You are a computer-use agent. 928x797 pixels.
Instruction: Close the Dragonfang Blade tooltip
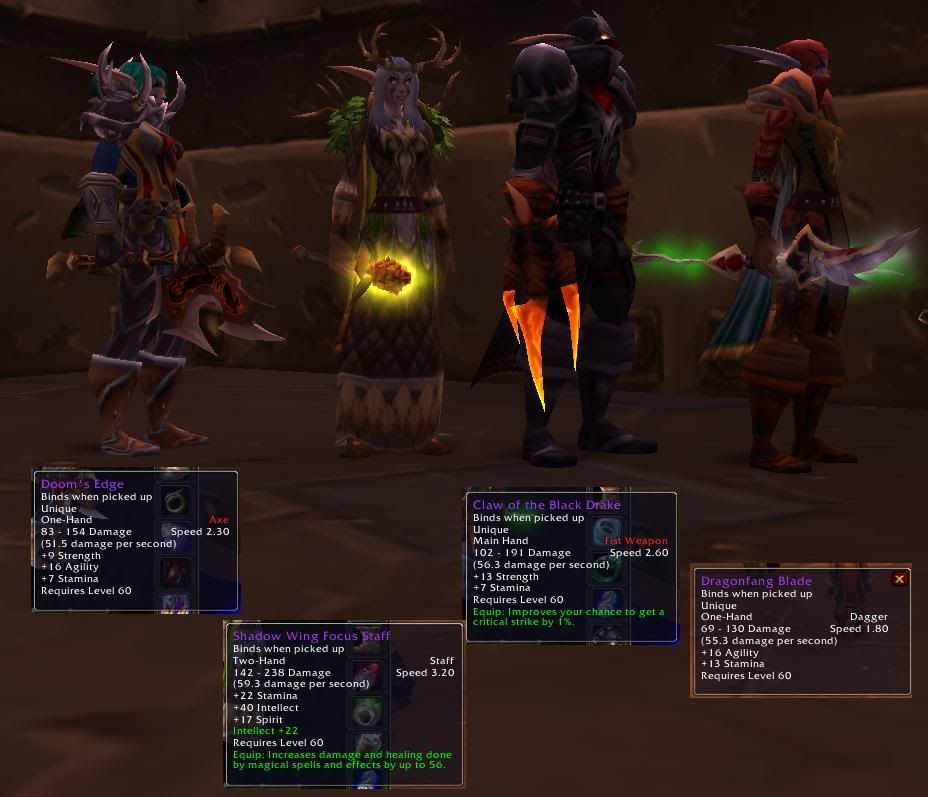pyautogui.click(x=899, y=579)
